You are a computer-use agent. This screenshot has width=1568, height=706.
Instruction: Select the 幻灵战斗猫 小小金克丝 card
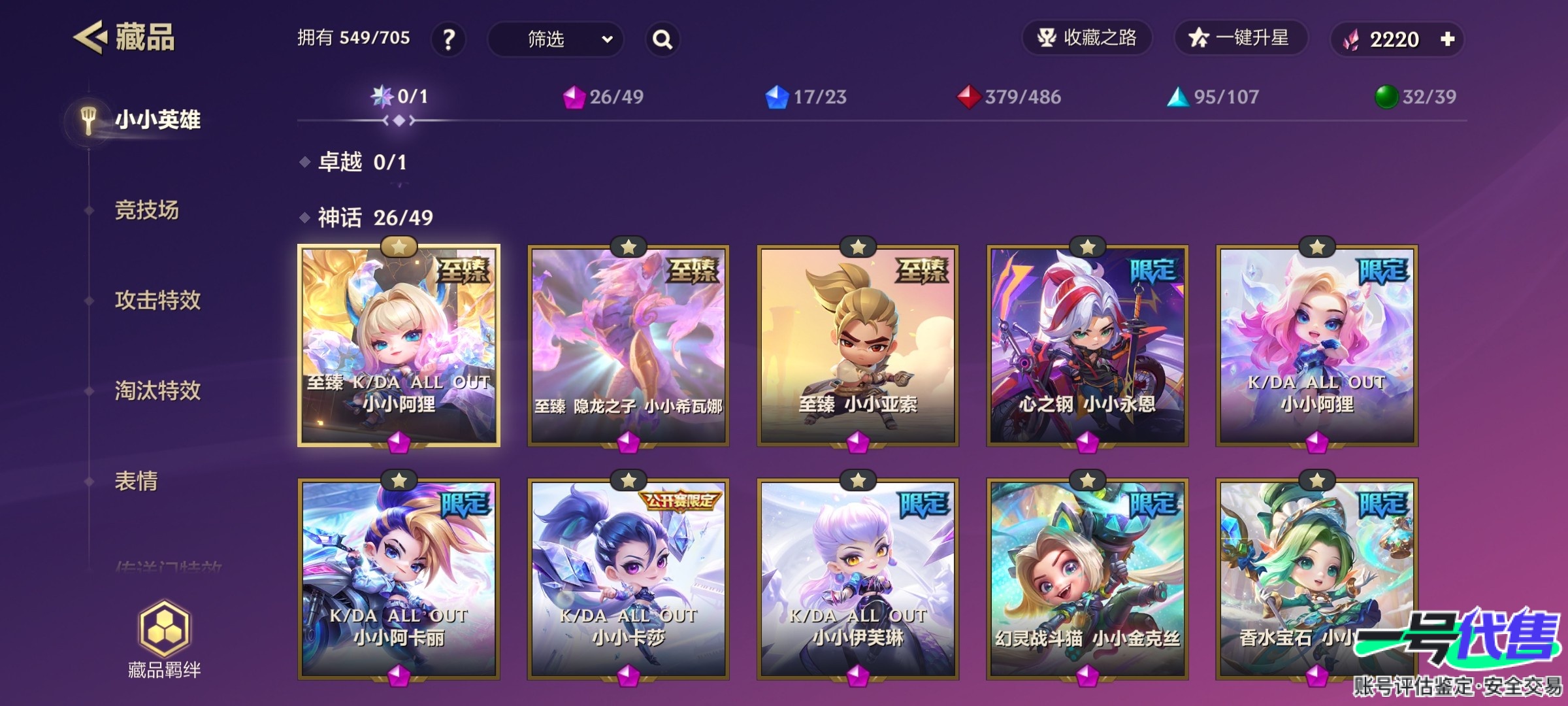(1087, 579)
